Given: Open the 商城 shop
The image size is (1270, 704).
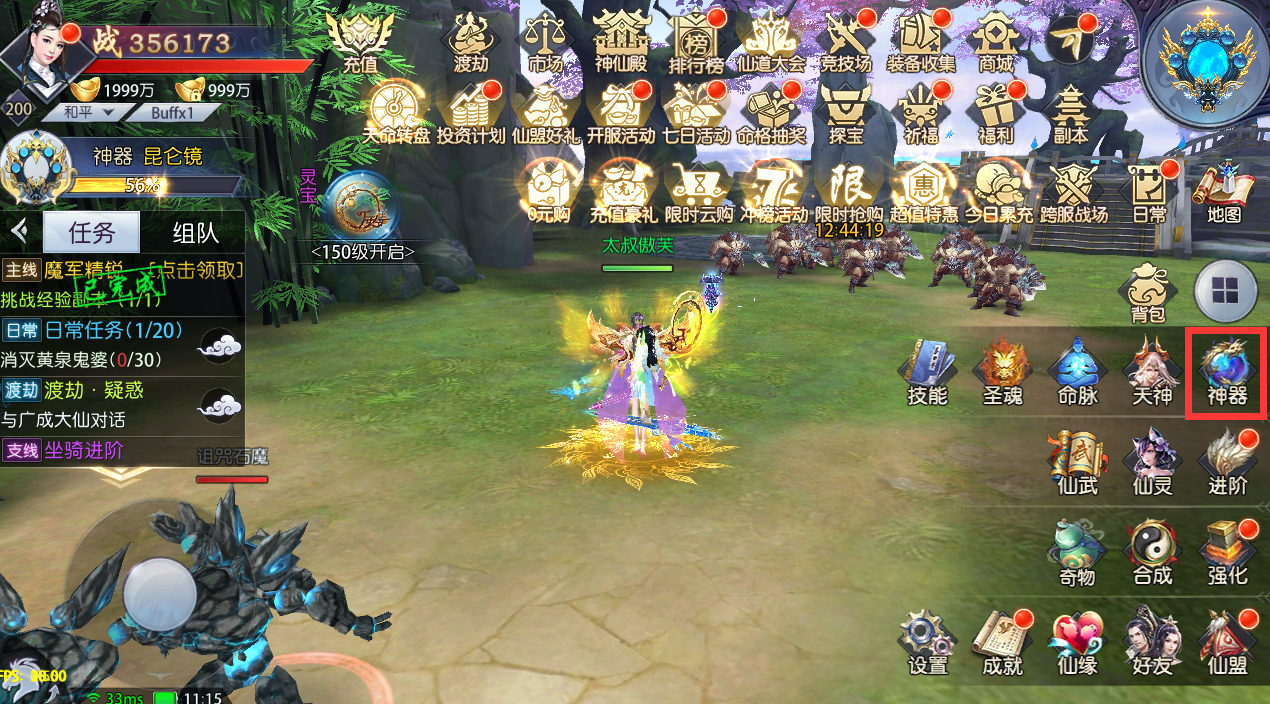Looking at the screenshot, I should pos(996,42).
